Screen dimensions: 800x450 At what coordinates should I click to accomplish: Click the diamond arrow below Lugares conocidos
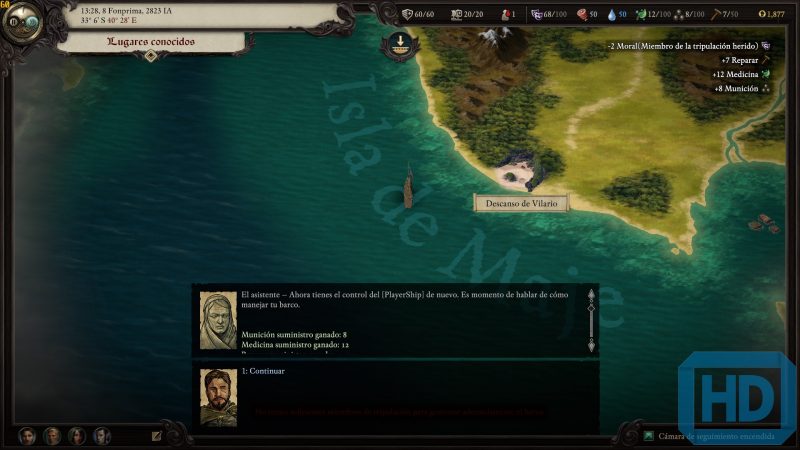tap(151, 57)
